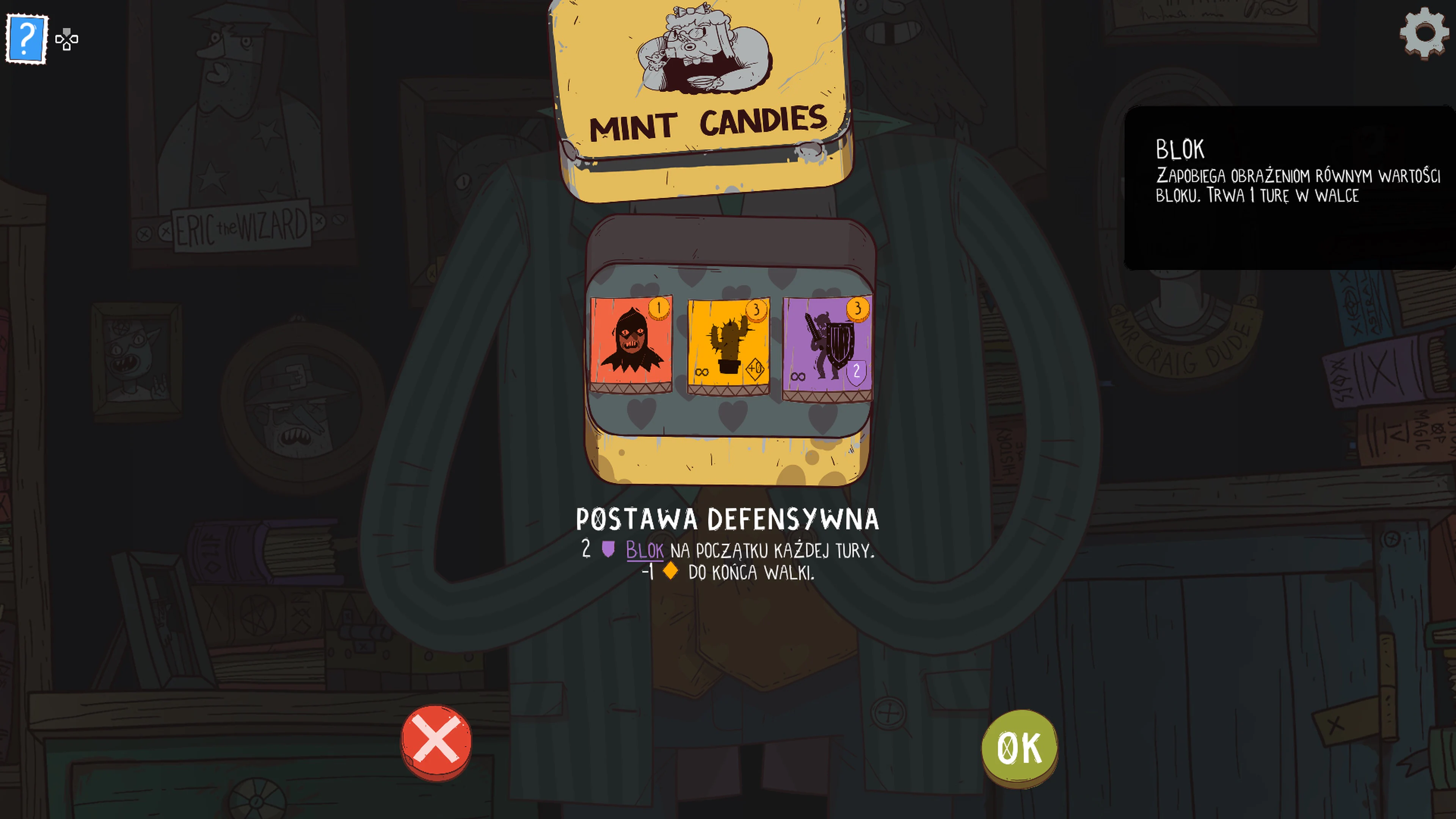
Task: Click the Blok description panel
Action: [1289, 187]
